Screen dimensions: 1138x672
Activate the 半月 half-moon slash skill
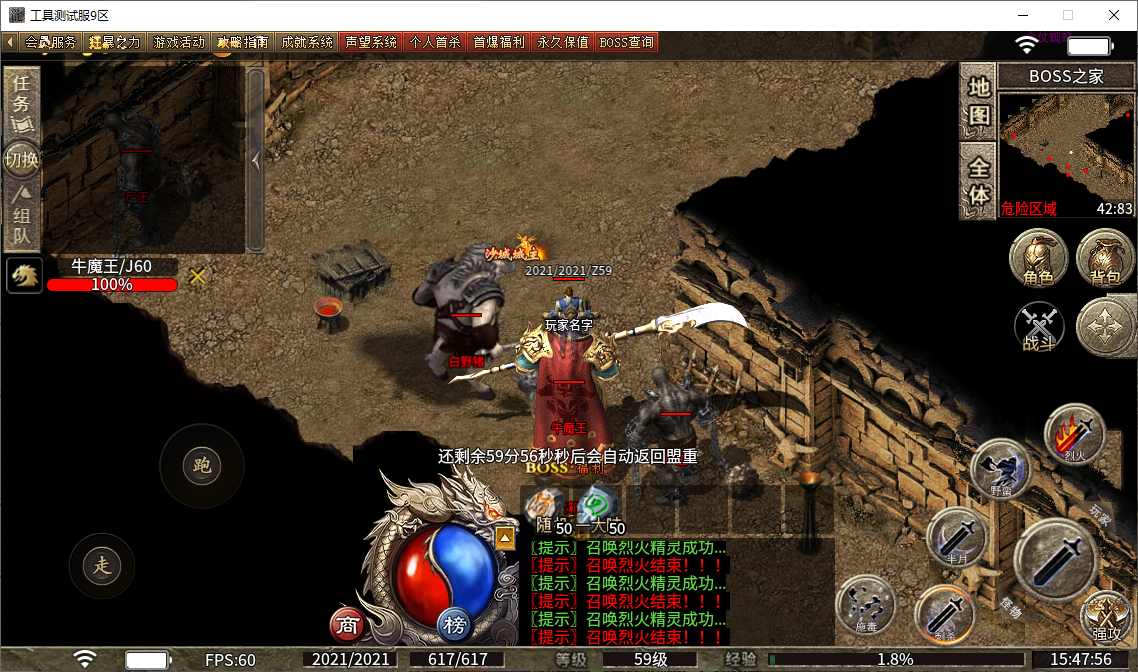(957, 538)
